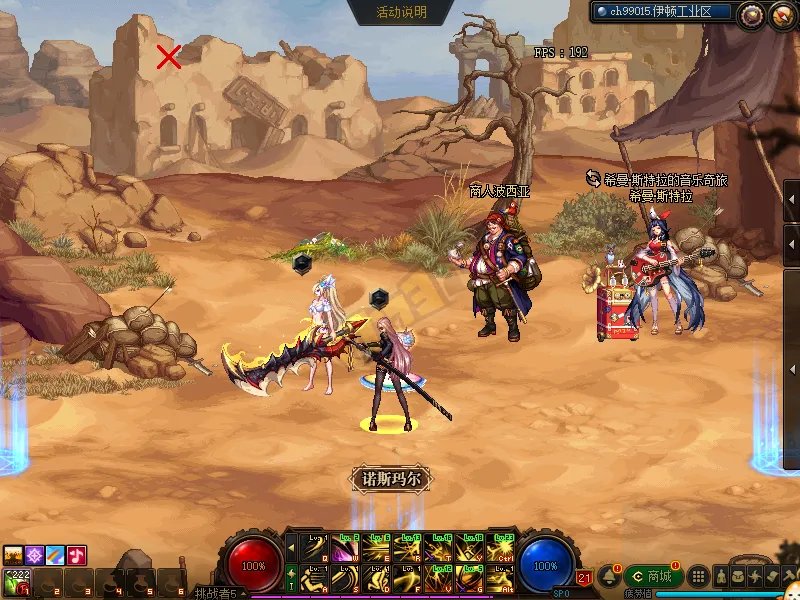The height and width of the screenshot is (600, 800).
Task: Open the grid menu button
Action: coord(699,577)
